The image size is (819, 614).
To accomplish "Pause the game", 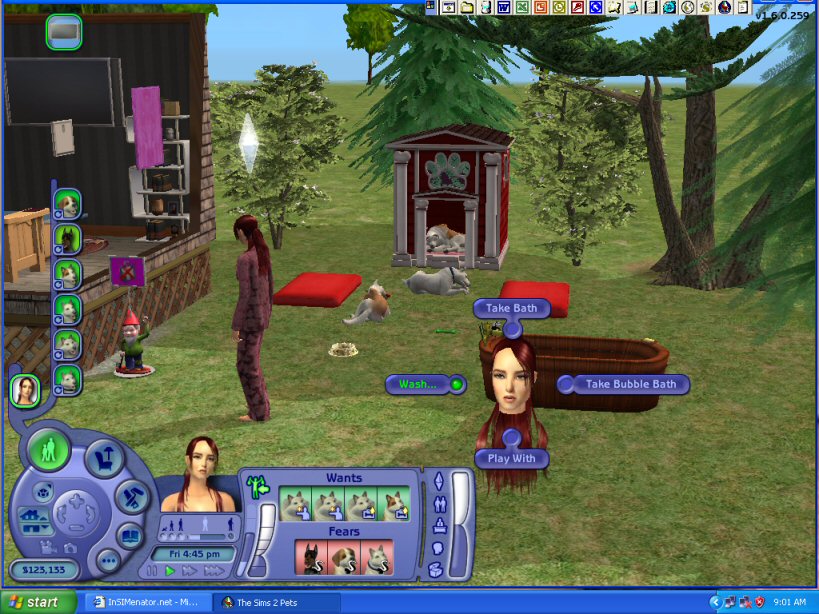I will click(x=152, y=571).
